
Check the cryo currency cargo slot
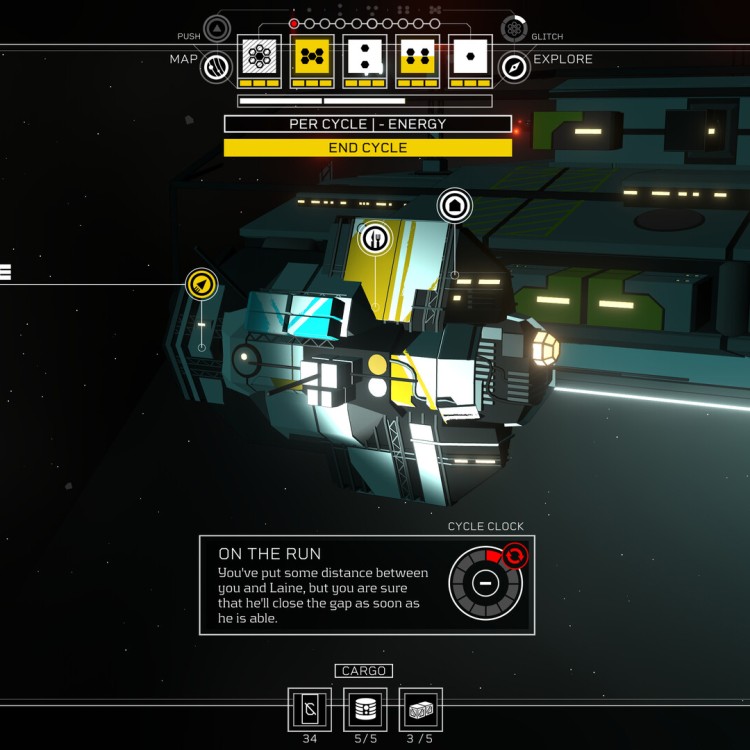309,709
